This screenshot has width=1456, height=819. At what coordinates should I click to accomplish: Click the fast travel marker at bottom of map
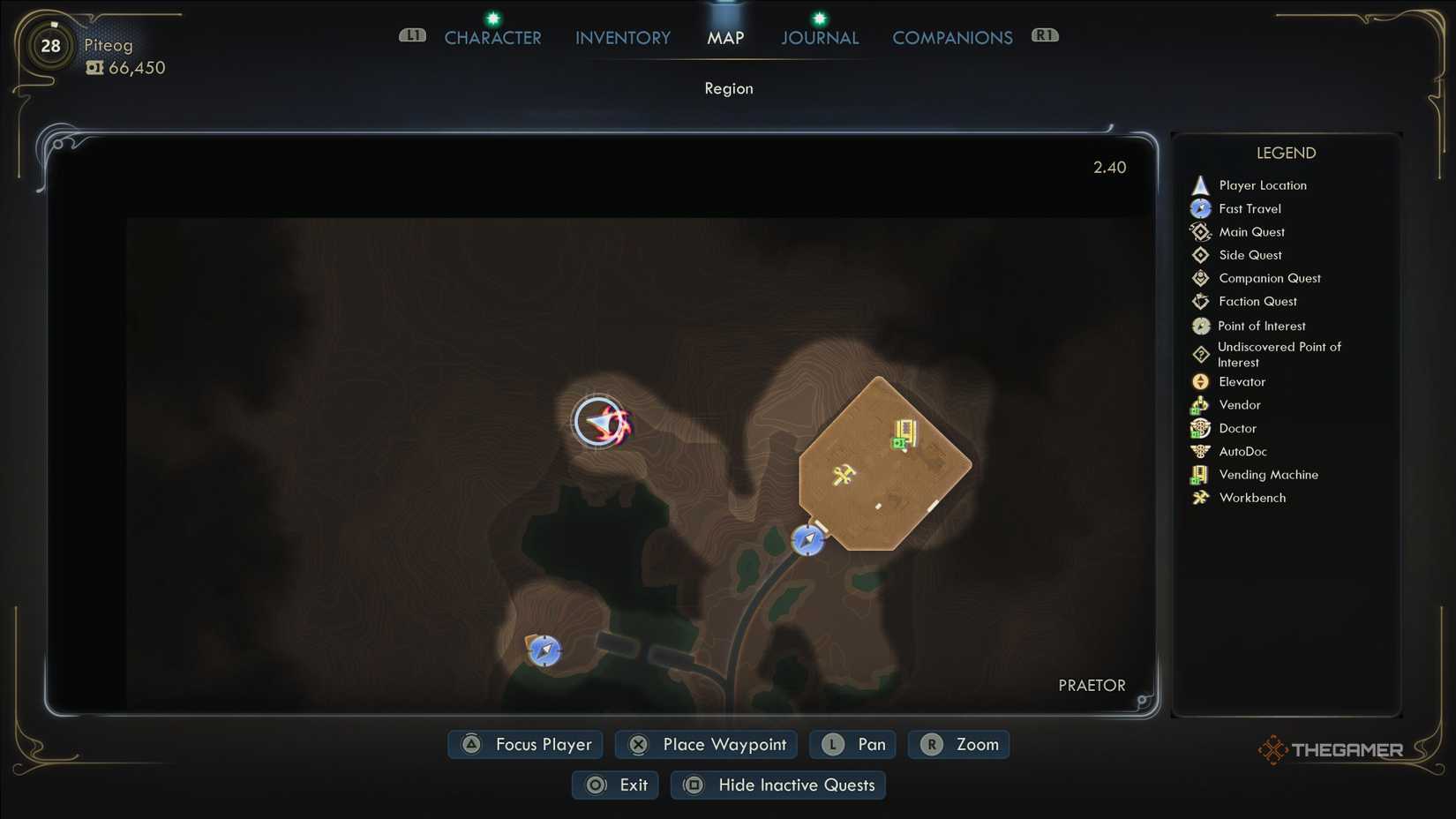pos(544,650)
